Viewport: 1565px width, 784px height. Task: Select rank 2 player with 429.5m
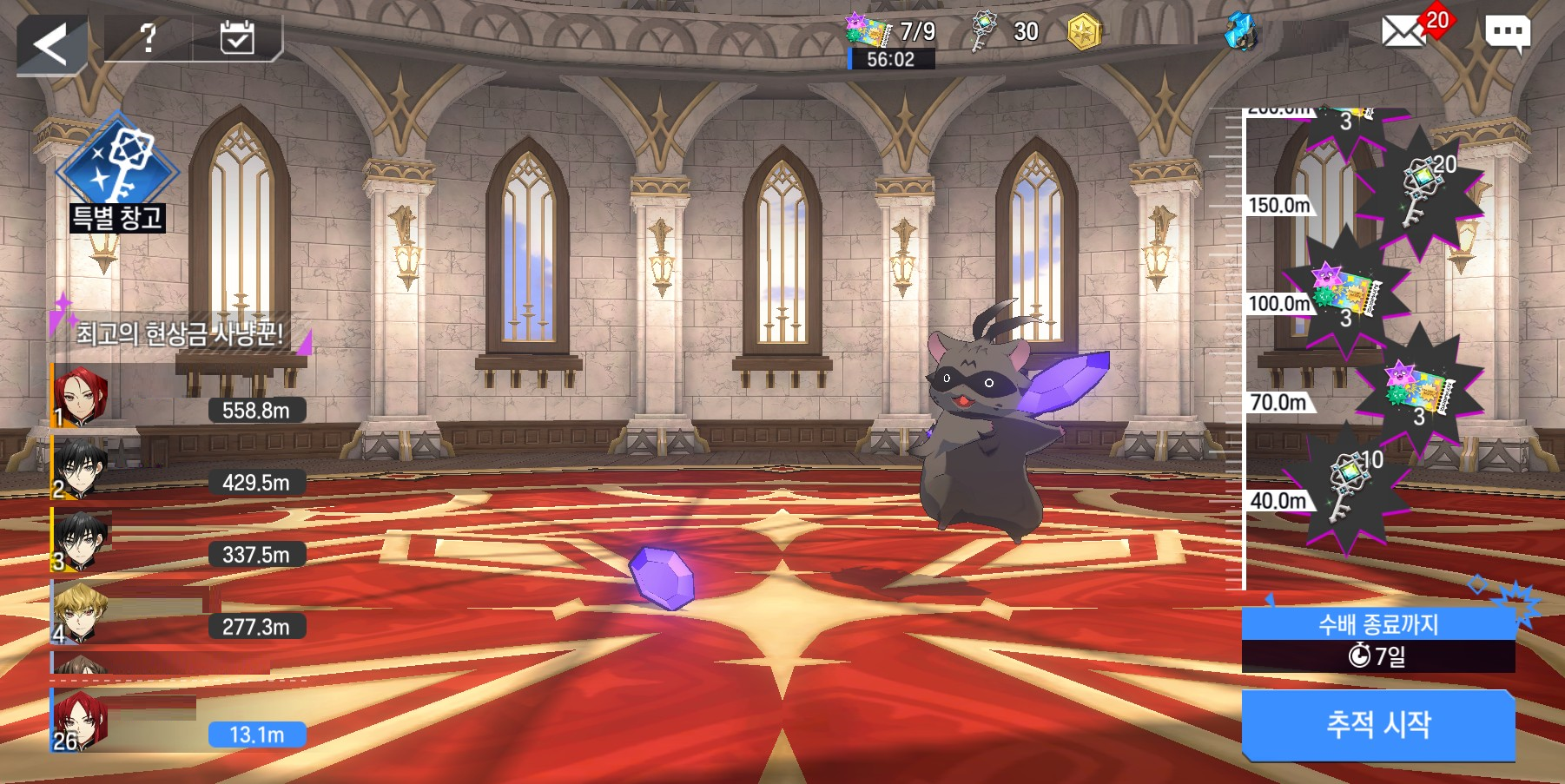pyautogui.click(x=178, y=470)
